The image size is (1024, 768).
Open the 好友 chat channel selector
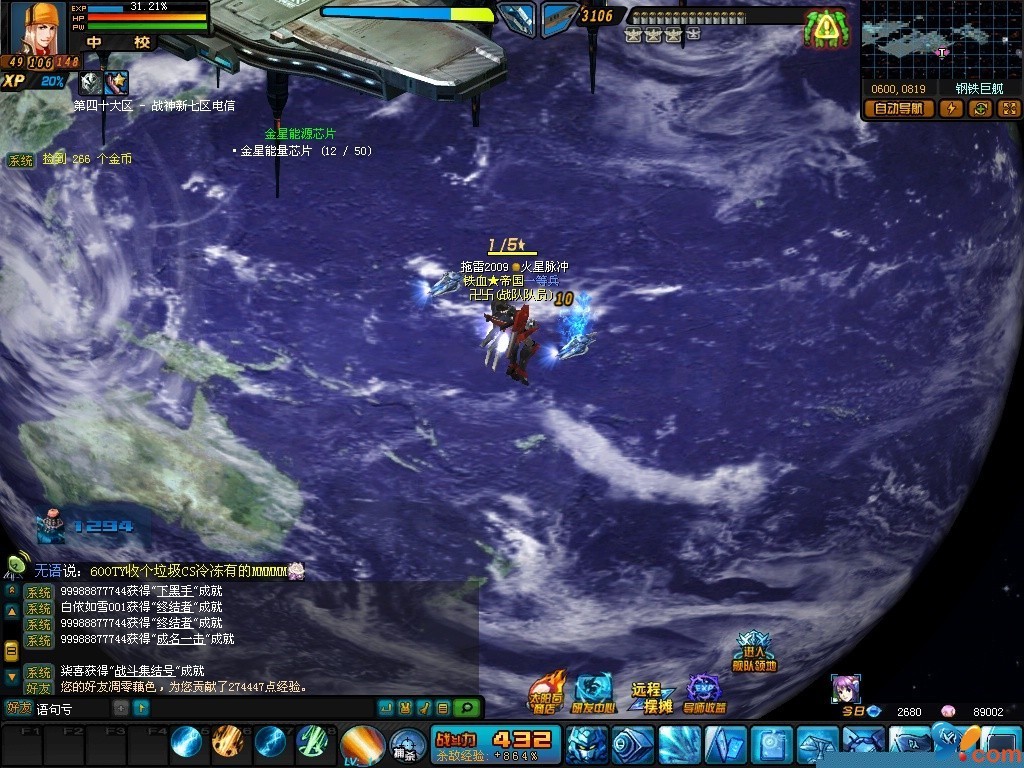(x=19, y=708)
